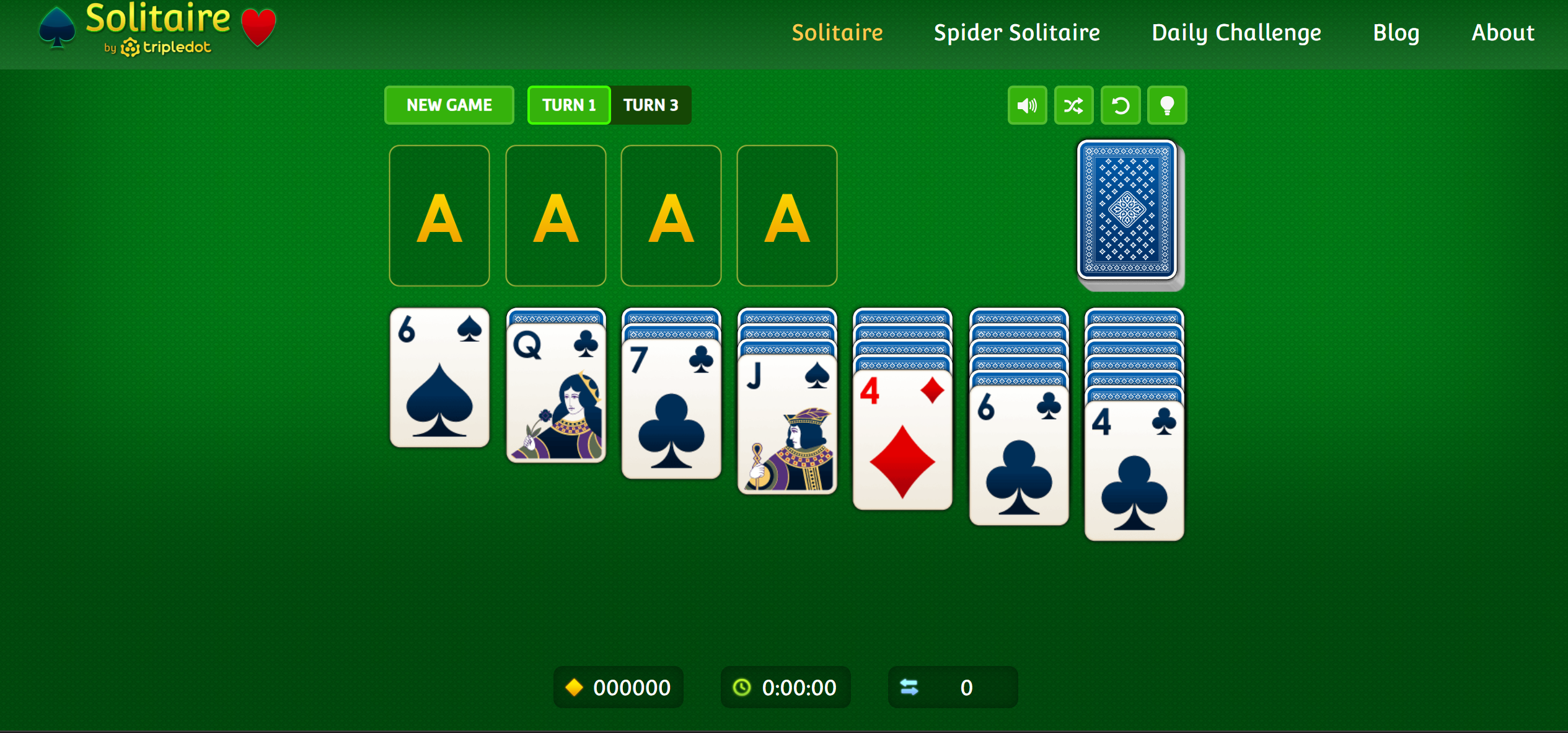Click the timer clock icon

pyautogui.click(x=741, y=687)
